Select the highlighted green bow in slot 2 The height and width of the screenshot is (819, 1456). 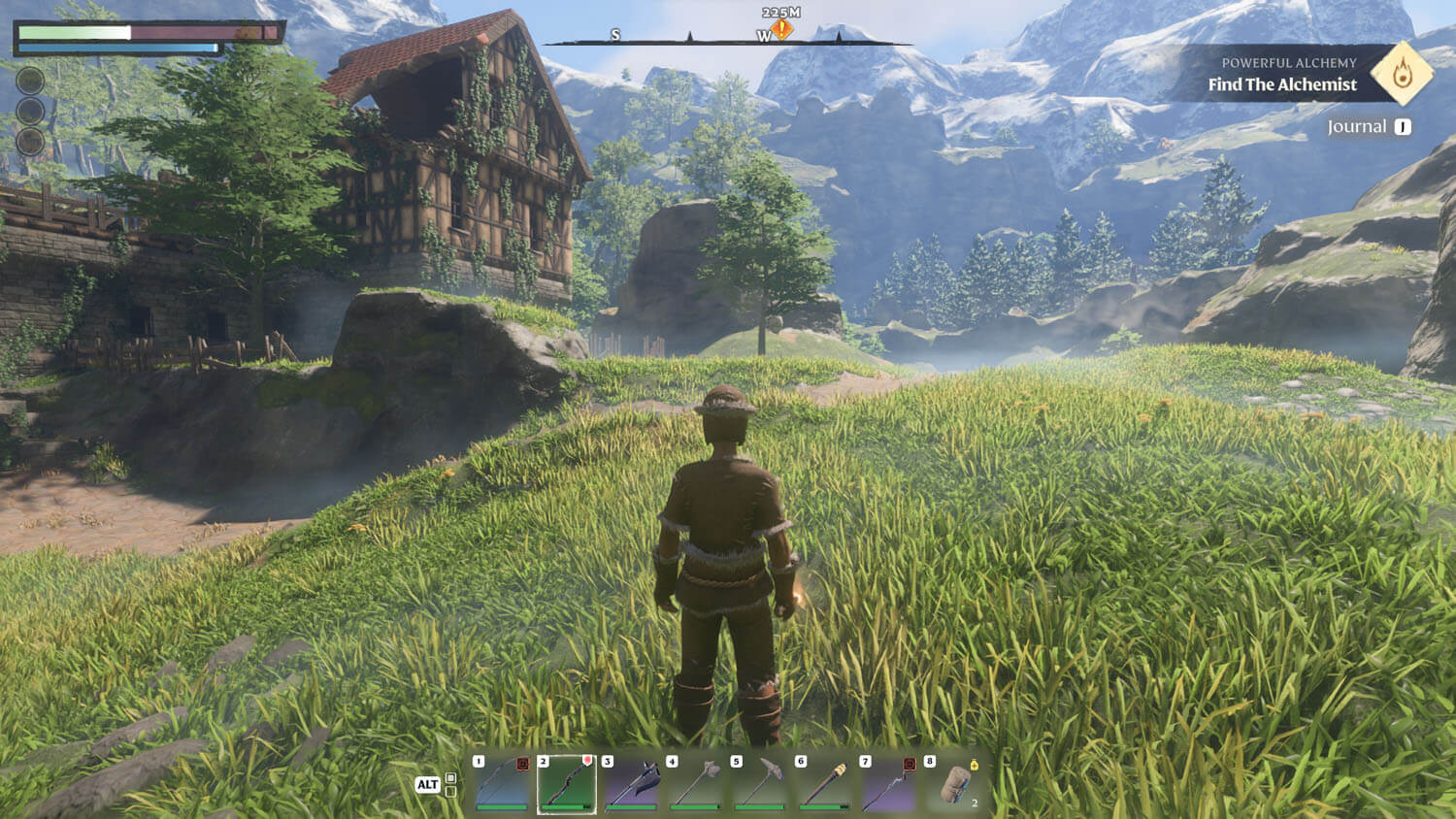point(567,783)
